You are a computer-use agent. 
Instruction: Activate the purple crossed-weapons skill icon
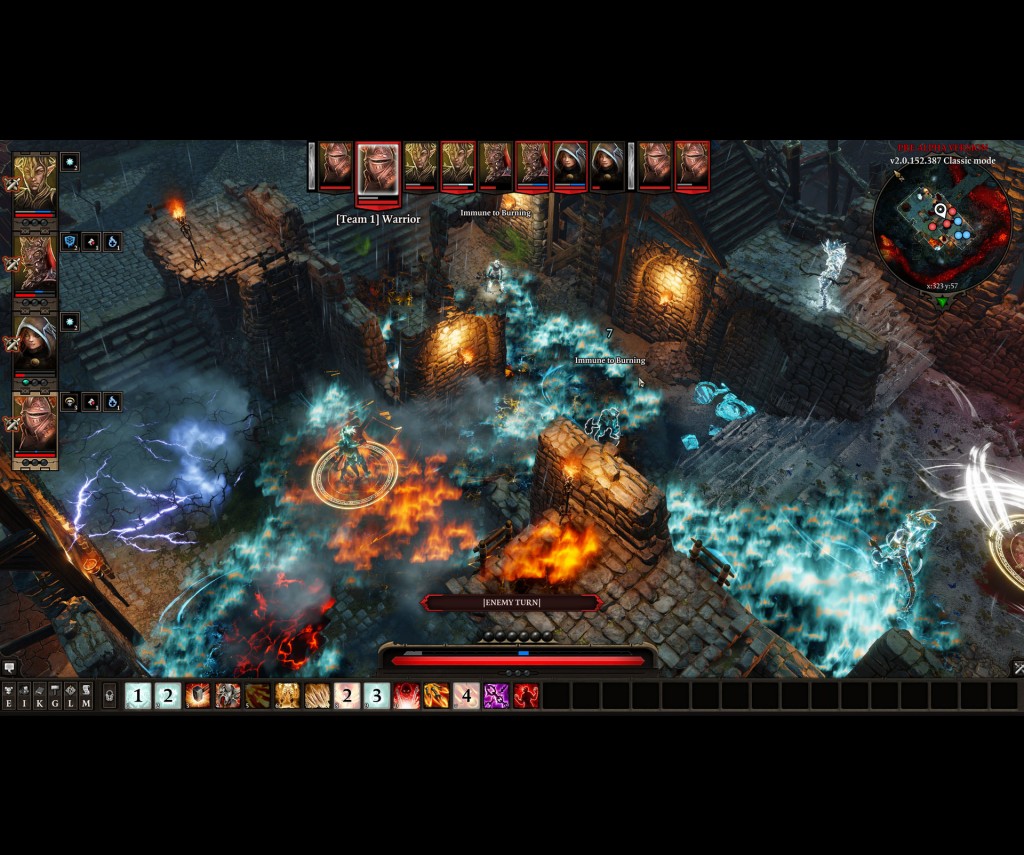coord(496,695)
